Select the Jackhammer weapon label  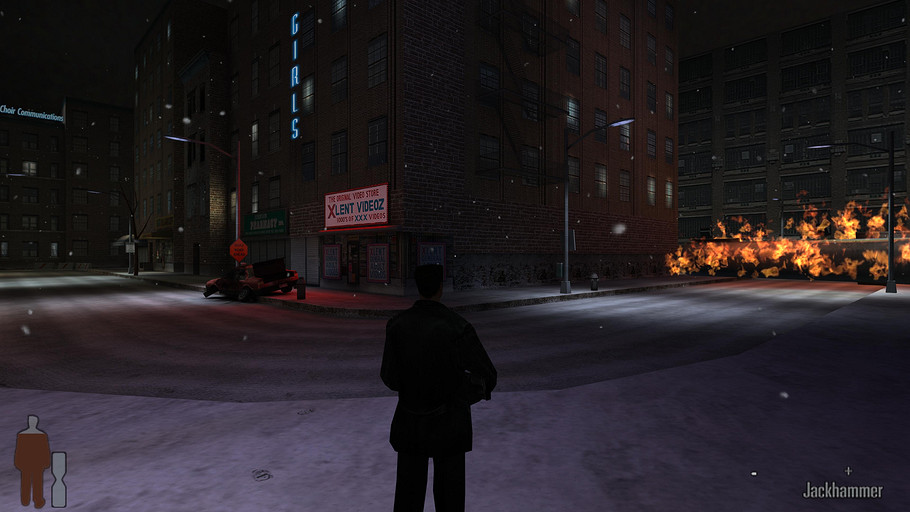(x=842, y=490)
